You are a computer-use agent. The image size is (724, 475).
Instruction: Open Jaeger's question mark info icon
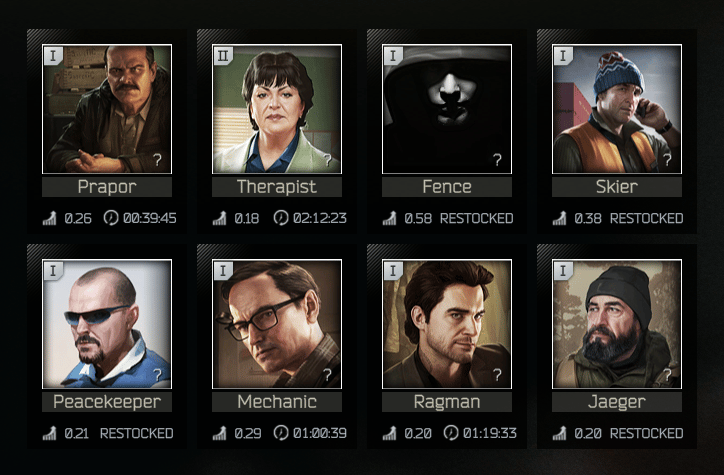pos(667,374)
